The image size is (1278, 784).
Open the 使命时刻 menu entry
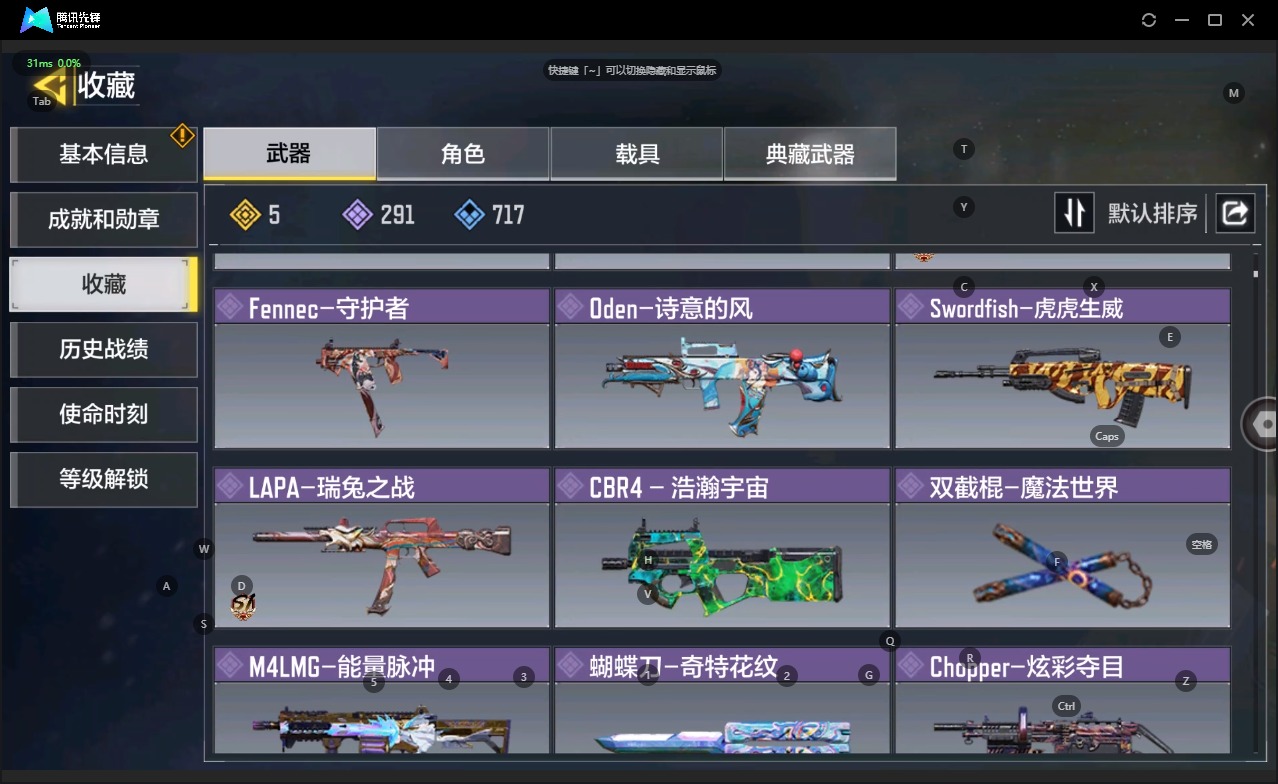click(103, 414)
